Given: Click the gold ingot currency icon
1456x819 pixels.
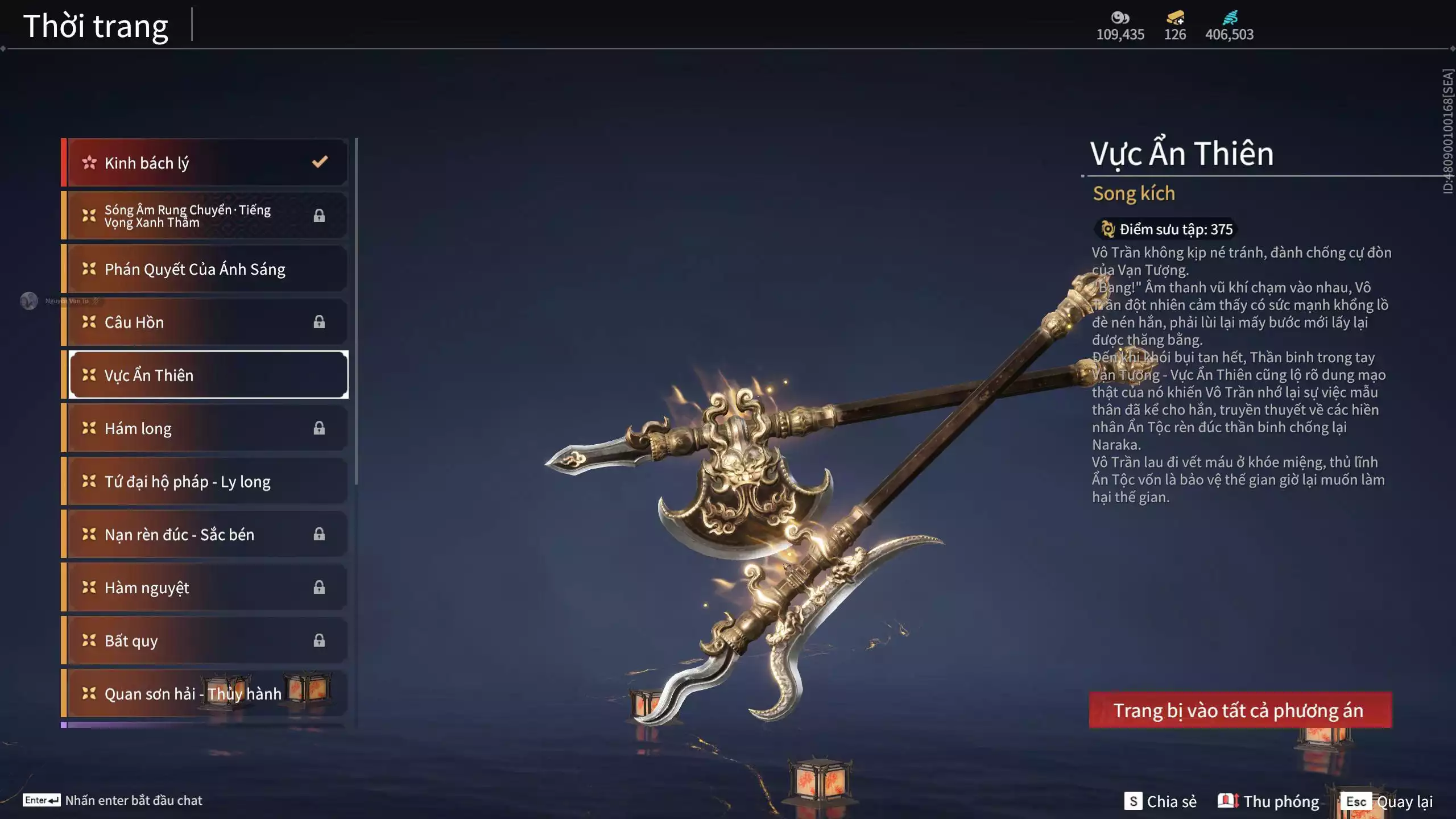Looking at the screenshot, I should tap(1175, 17).
